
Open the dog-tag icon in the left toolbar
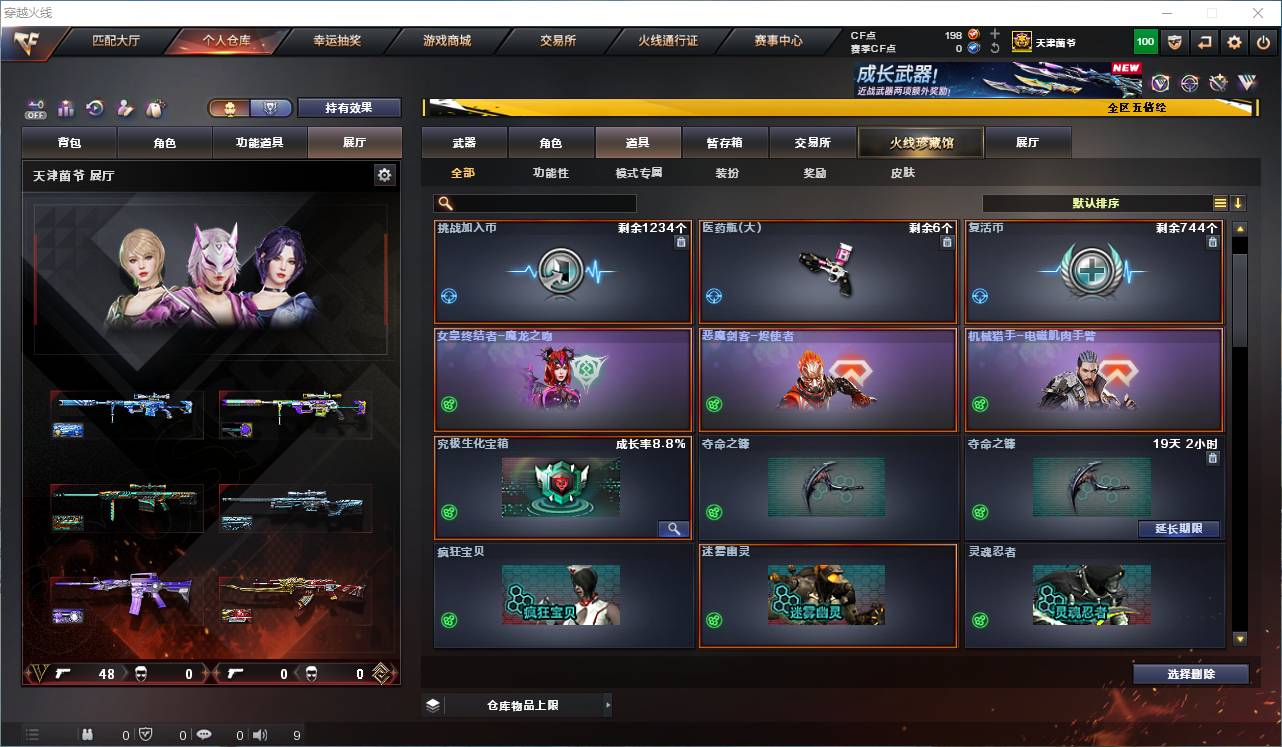click(x=155, y=108)
